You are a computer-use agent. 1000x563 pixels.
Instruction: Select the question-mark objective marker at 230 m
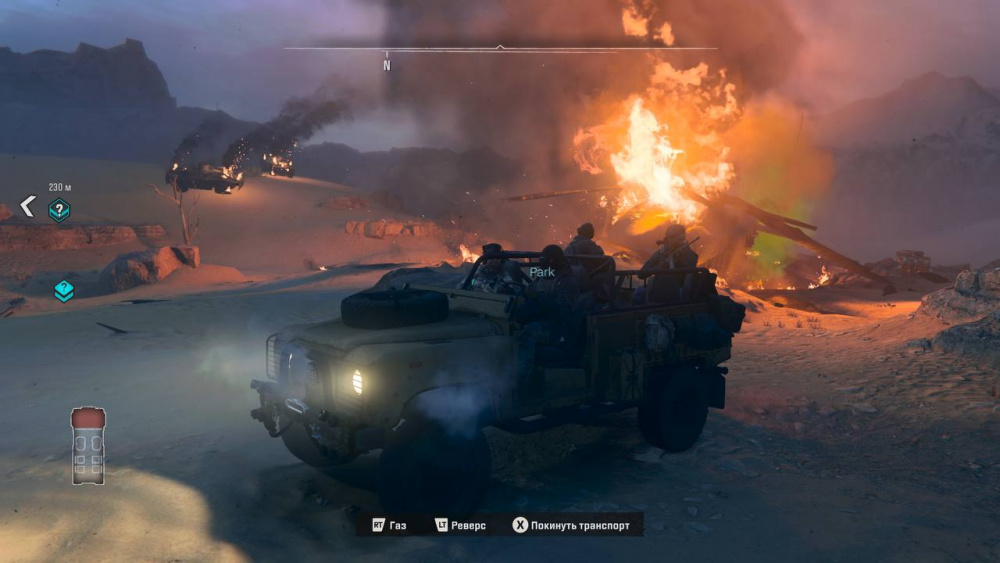pos(60,209)
